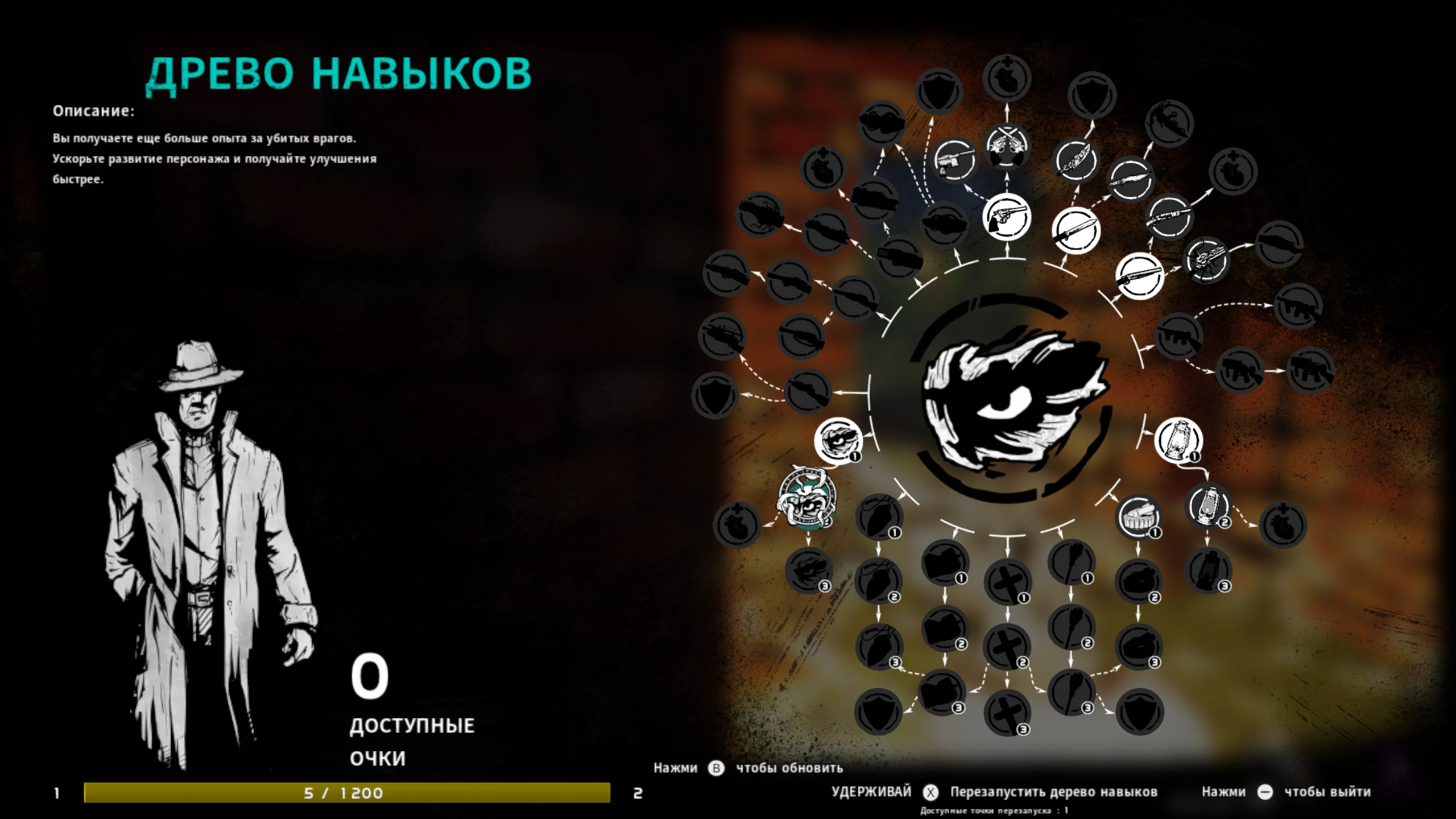Reset the skill tree via Перезапустить дерево навыков

pyautogui.click(x=1053, y=792)
